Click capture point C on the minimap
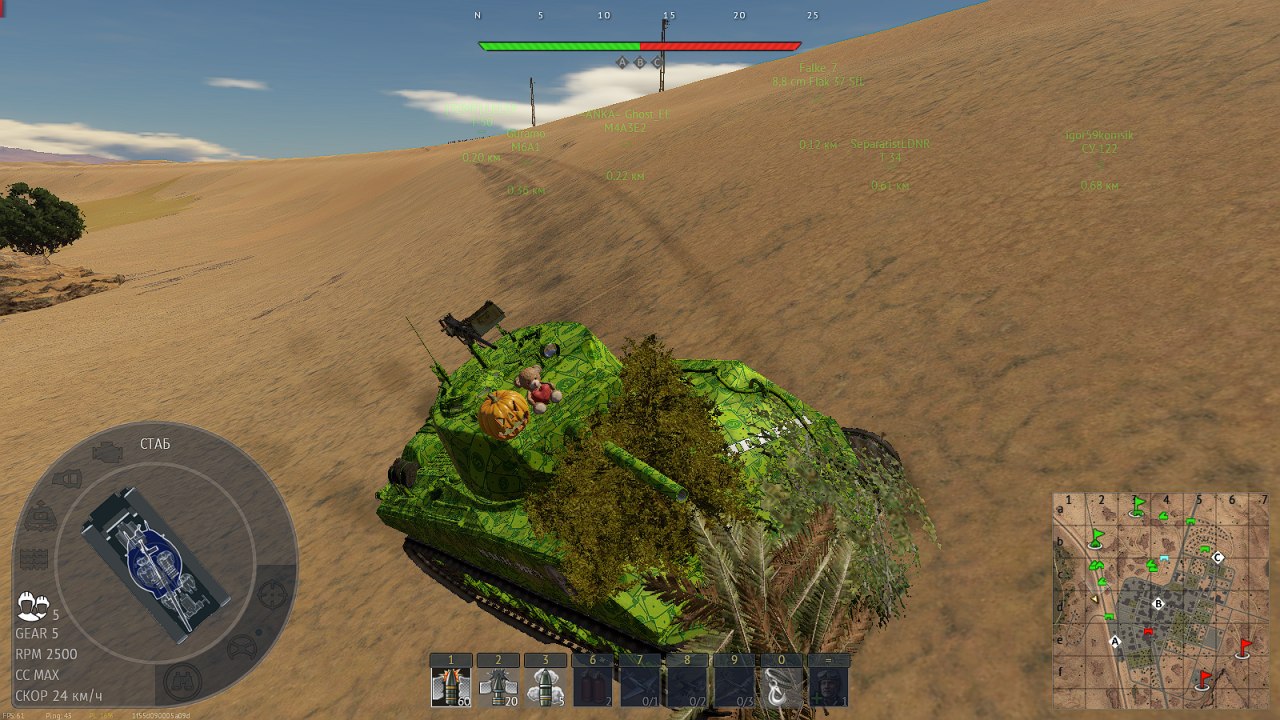The height and width of the screenshot is (720, 1280). pyautogui.click(x=1218, y=558)
